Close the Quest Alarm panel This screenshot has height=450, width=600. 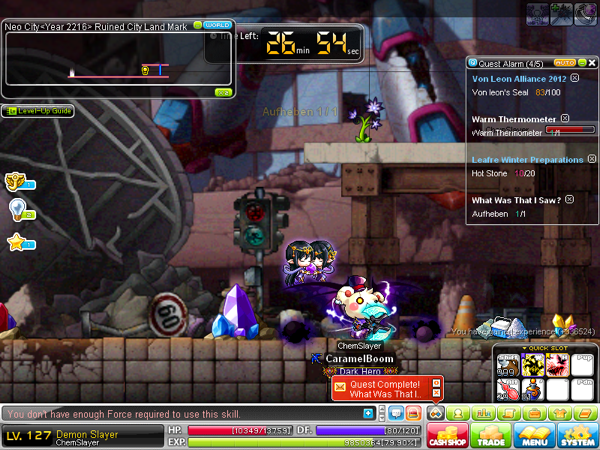tap(592, 63)
